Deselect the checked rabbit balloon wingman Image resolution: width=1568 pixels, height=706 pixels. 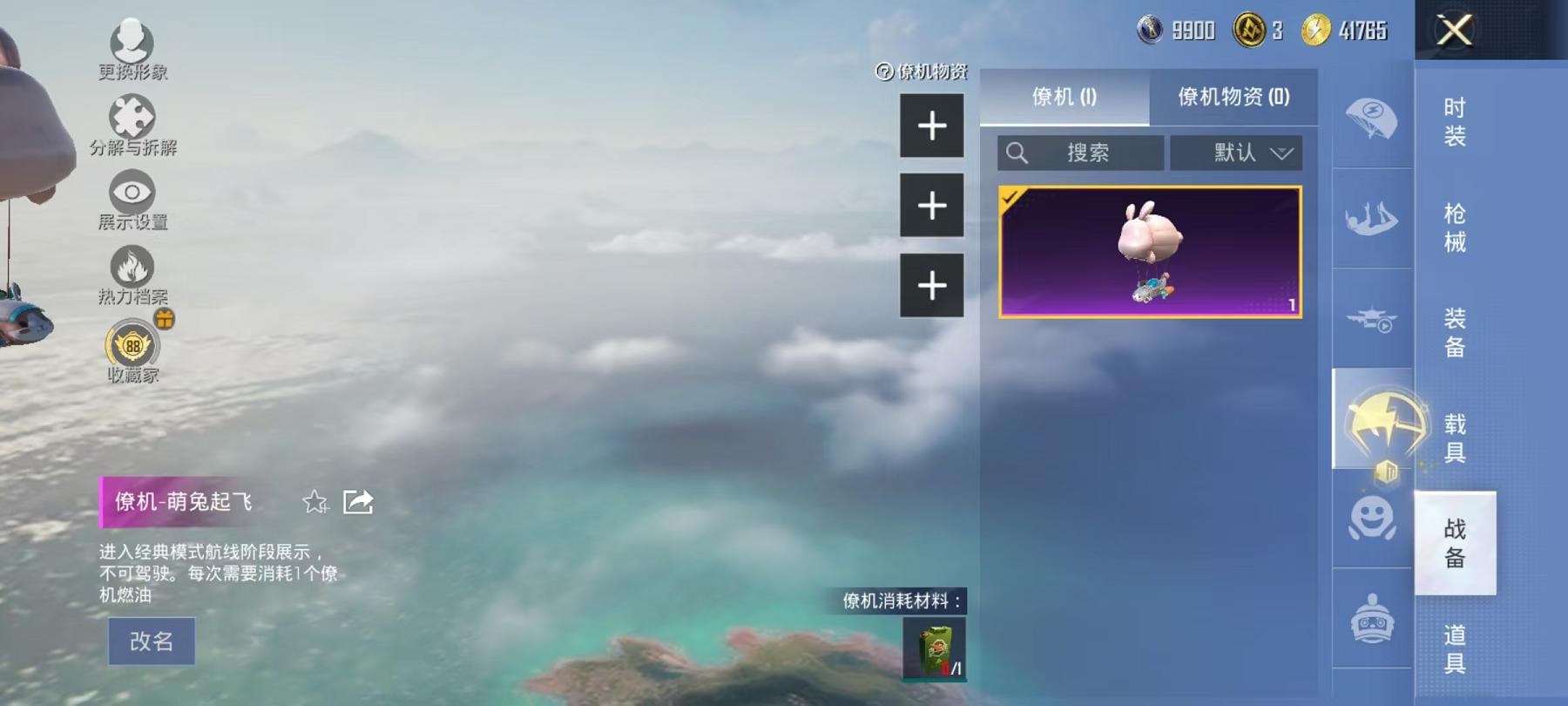[x=1148, y=254]
